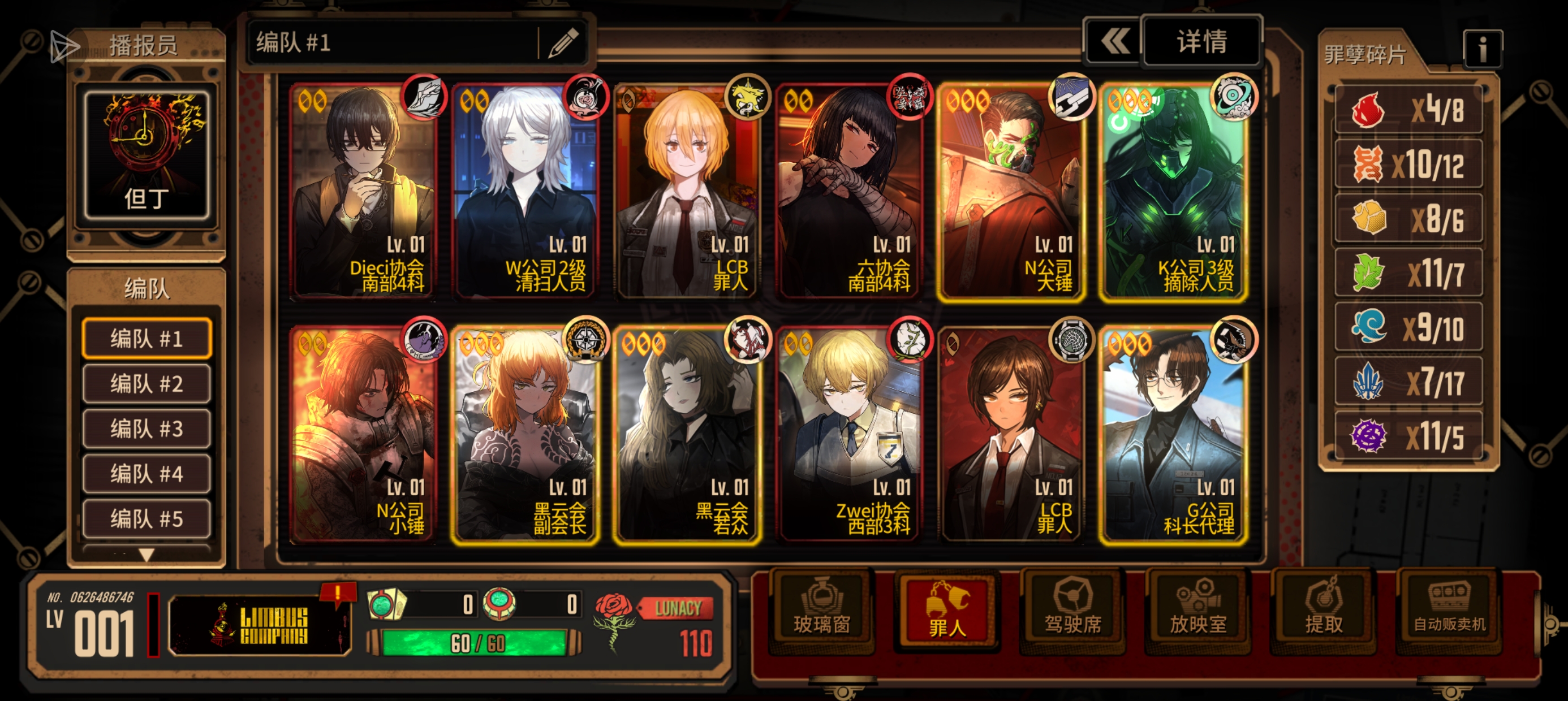The height and width of the screenshot is (701, 1568).
Task: Click the double-arrow collapse button
Action: tap(1114, 42)
